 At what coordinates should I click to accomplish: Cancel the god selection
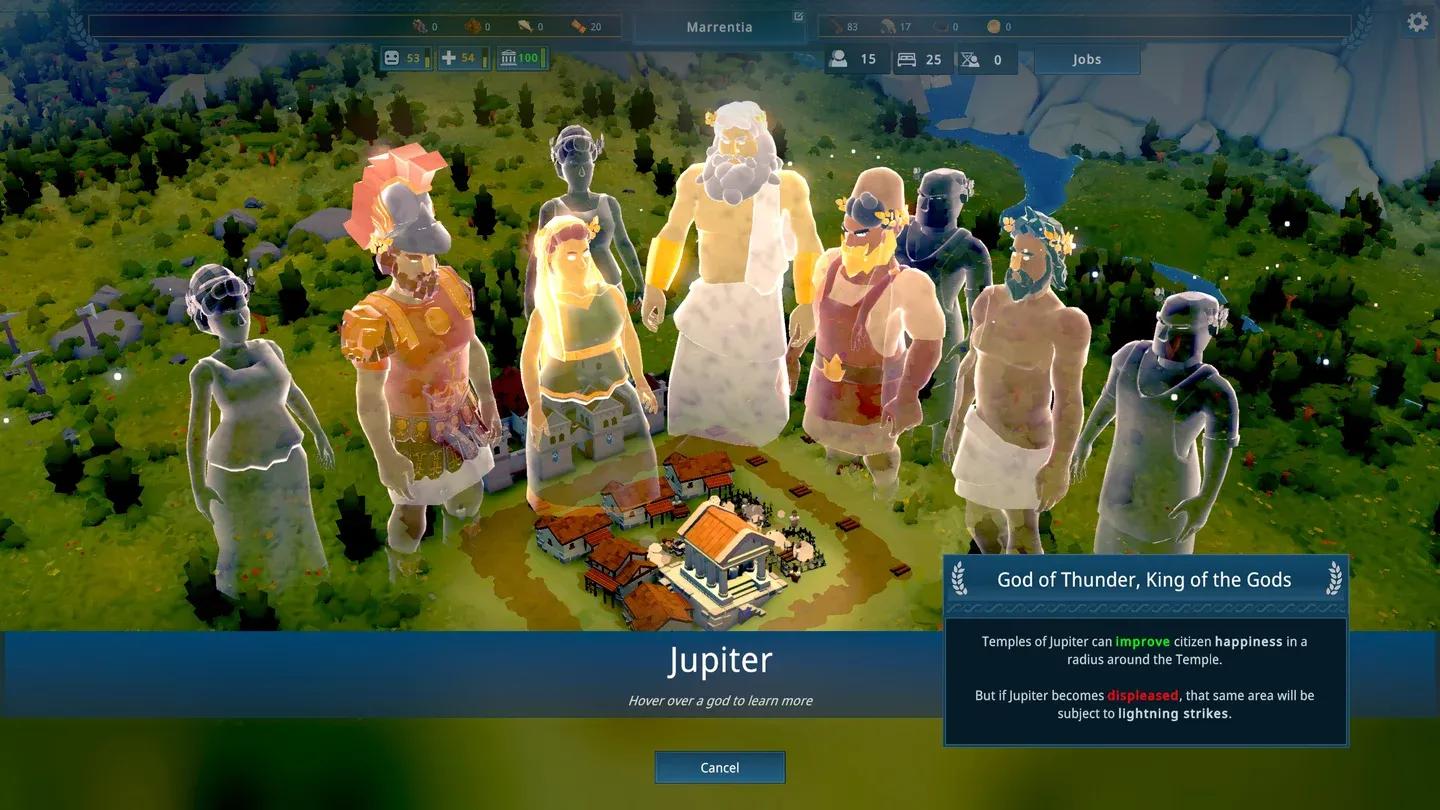point(720,767)
